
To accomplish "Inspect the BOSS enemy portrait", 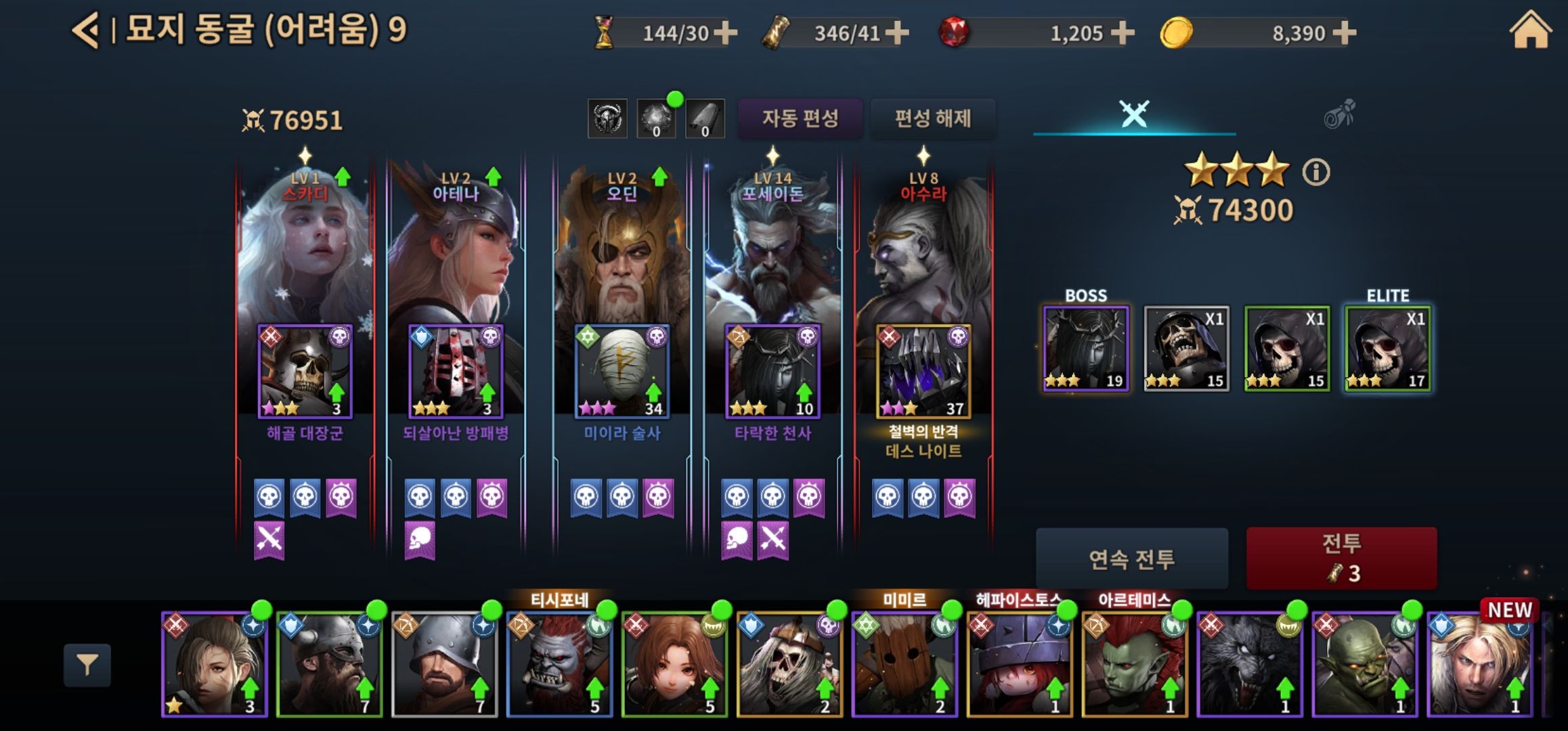I will 1085,349.
